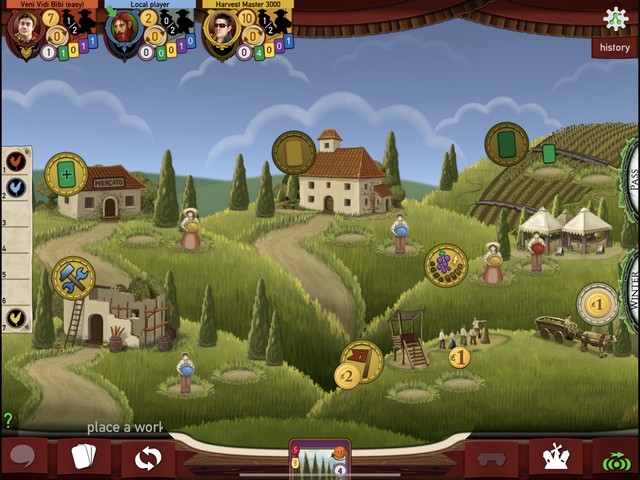Pass the turn with the Pass button

[x=631, y=178]
